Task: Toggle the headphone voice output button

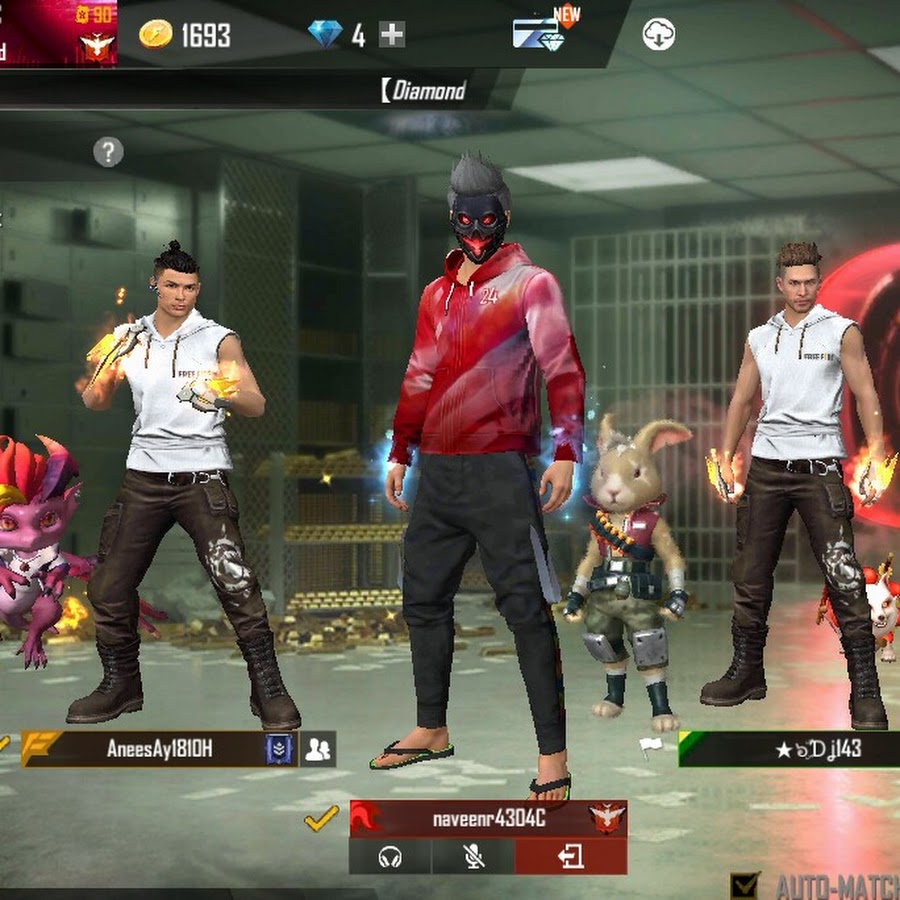Action: [x=390, y=858]
